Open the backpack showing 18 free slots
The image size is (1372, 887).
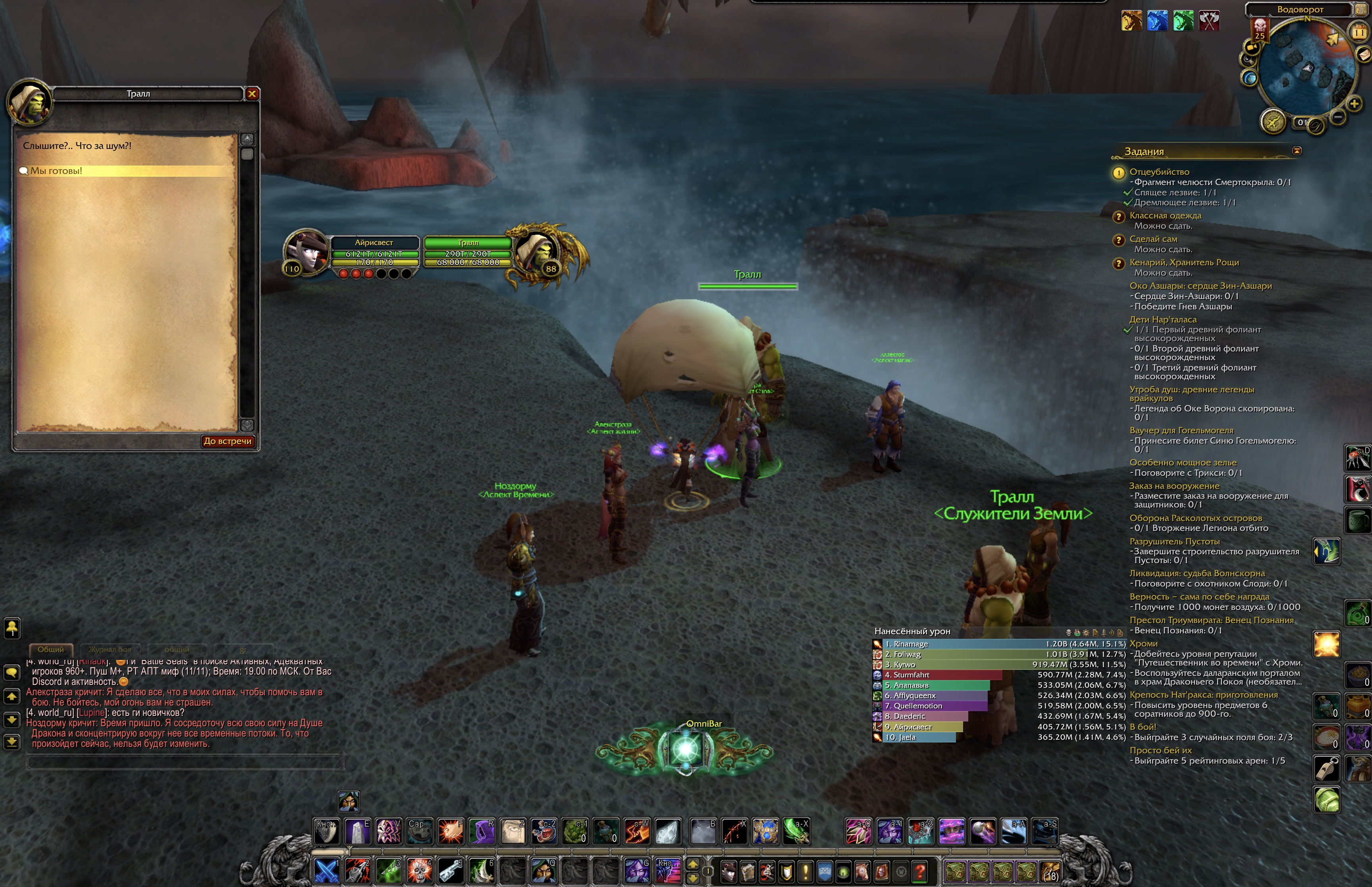point(1051,872)
